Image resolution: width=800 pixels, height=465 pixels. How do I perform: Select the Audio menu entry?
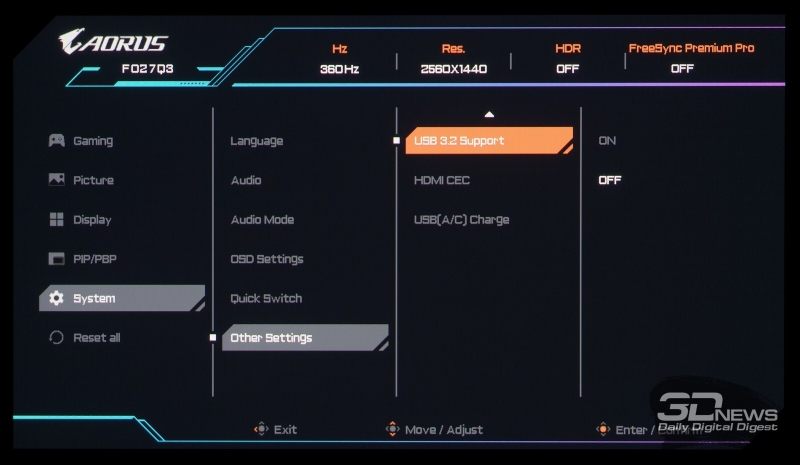[x=246, y=180]
